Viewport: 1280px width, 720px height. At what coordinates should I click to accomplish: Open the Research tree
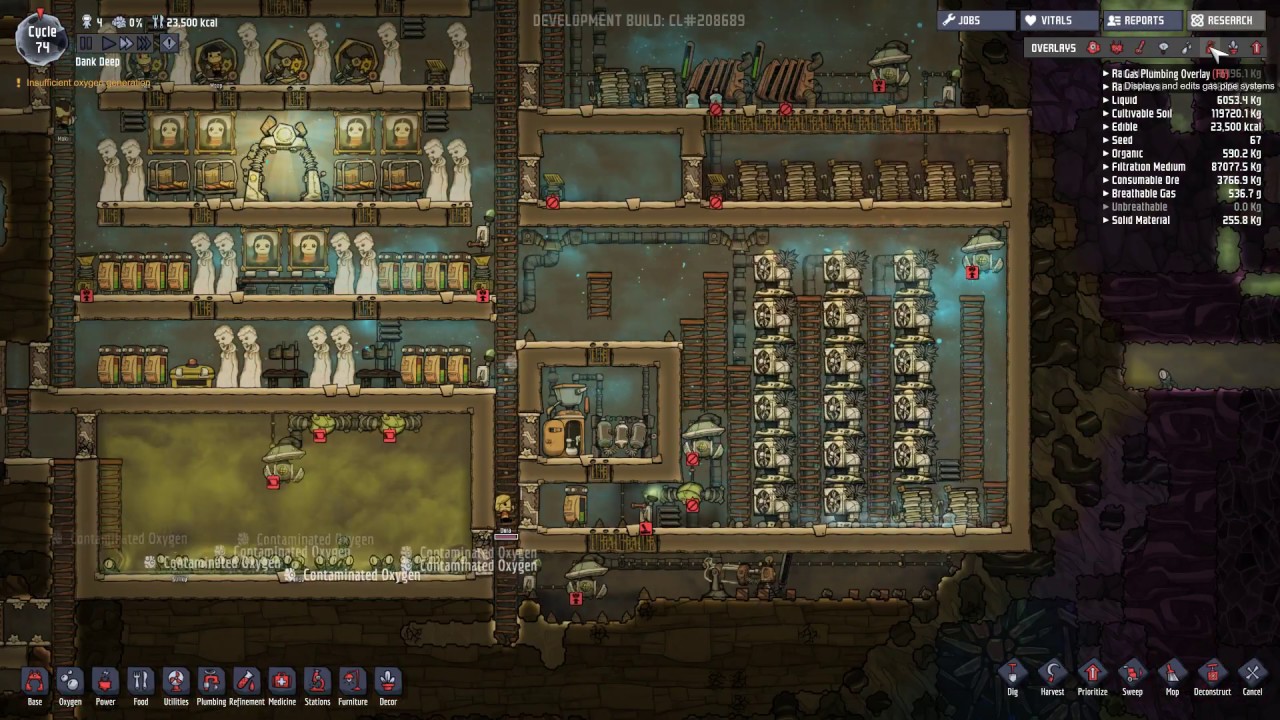click(x=1227, y=20)
